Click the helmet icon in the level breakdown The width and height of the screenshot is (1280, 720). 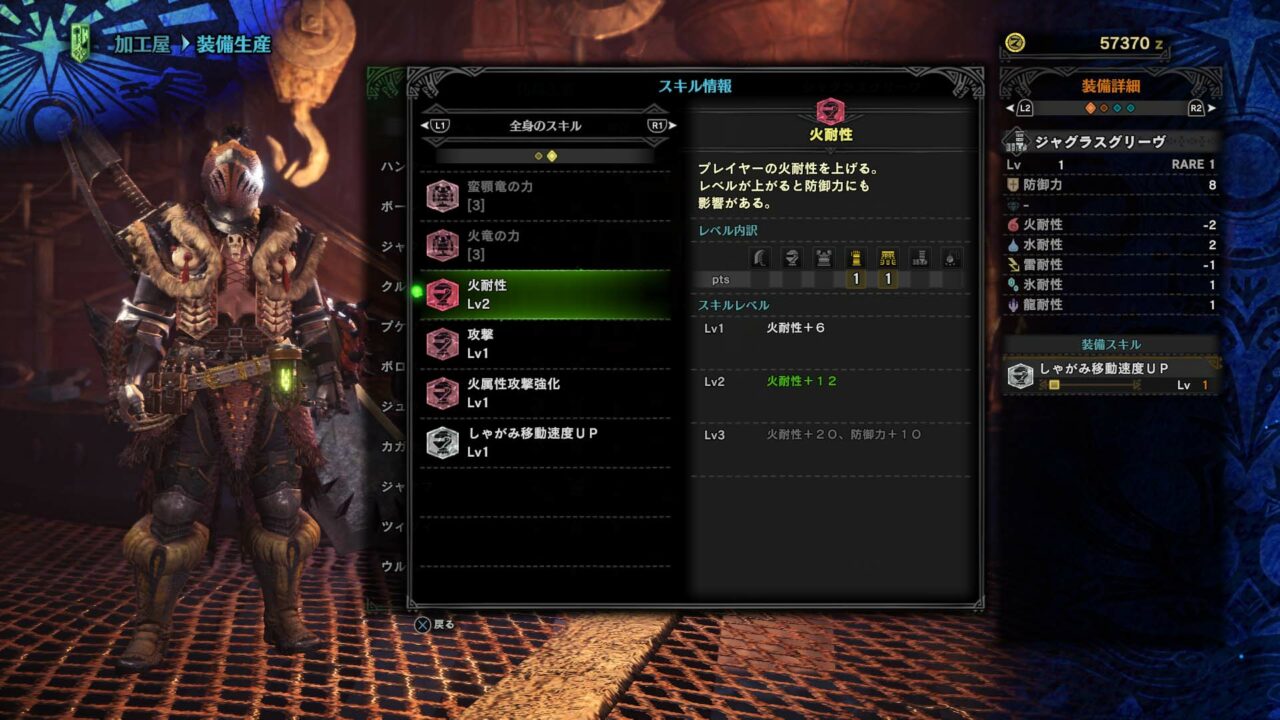[792, 258]
